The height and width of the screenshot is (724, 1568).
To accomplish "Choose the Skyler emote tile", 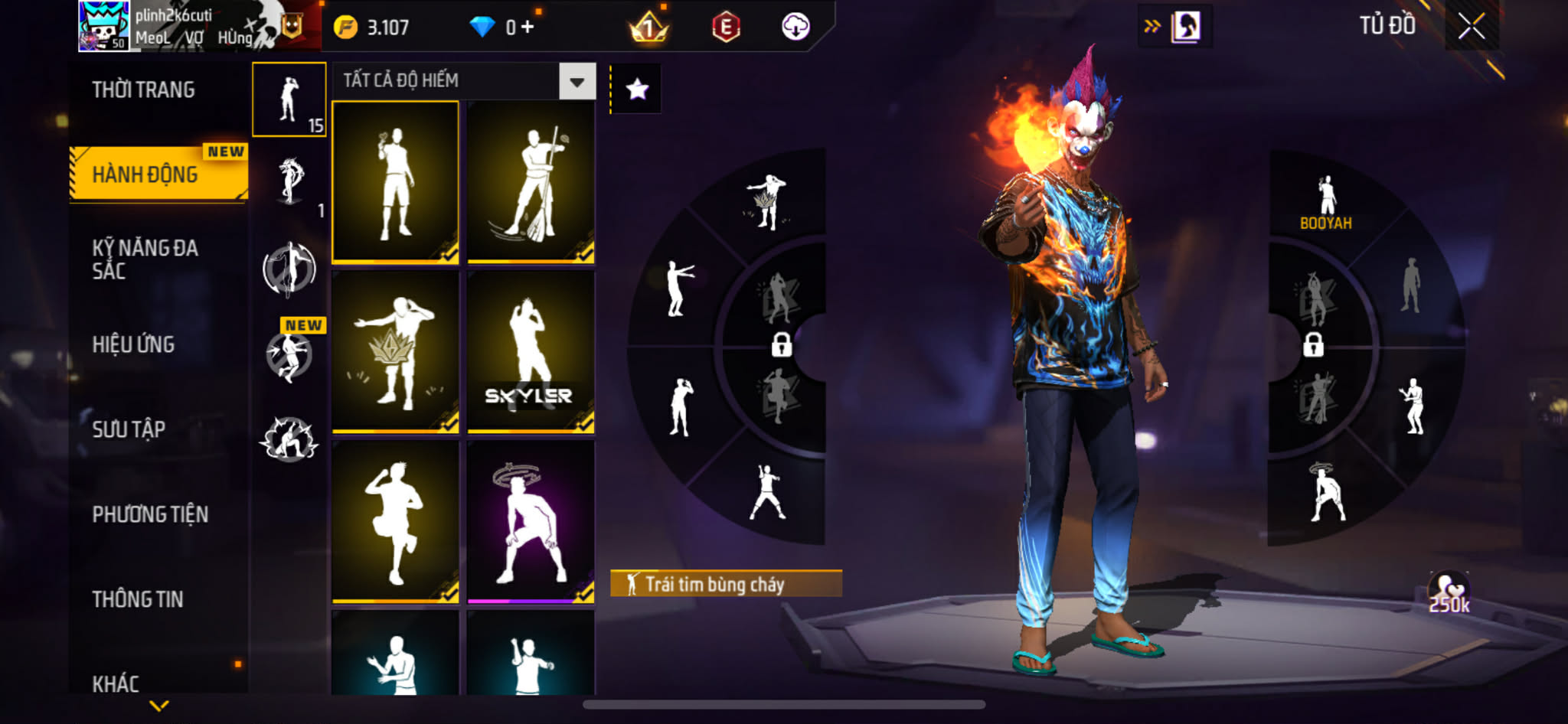I will pyautogui.click(x=531, y=352).
